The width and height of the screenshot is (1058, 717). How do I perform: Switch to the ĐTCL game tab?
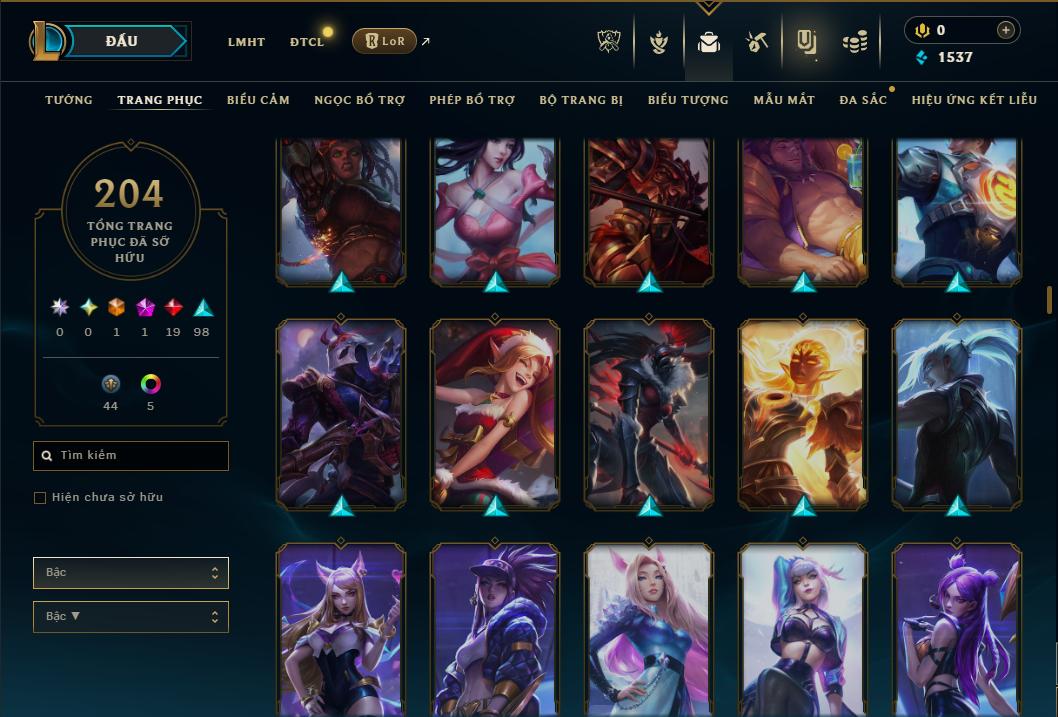point(307,42)
